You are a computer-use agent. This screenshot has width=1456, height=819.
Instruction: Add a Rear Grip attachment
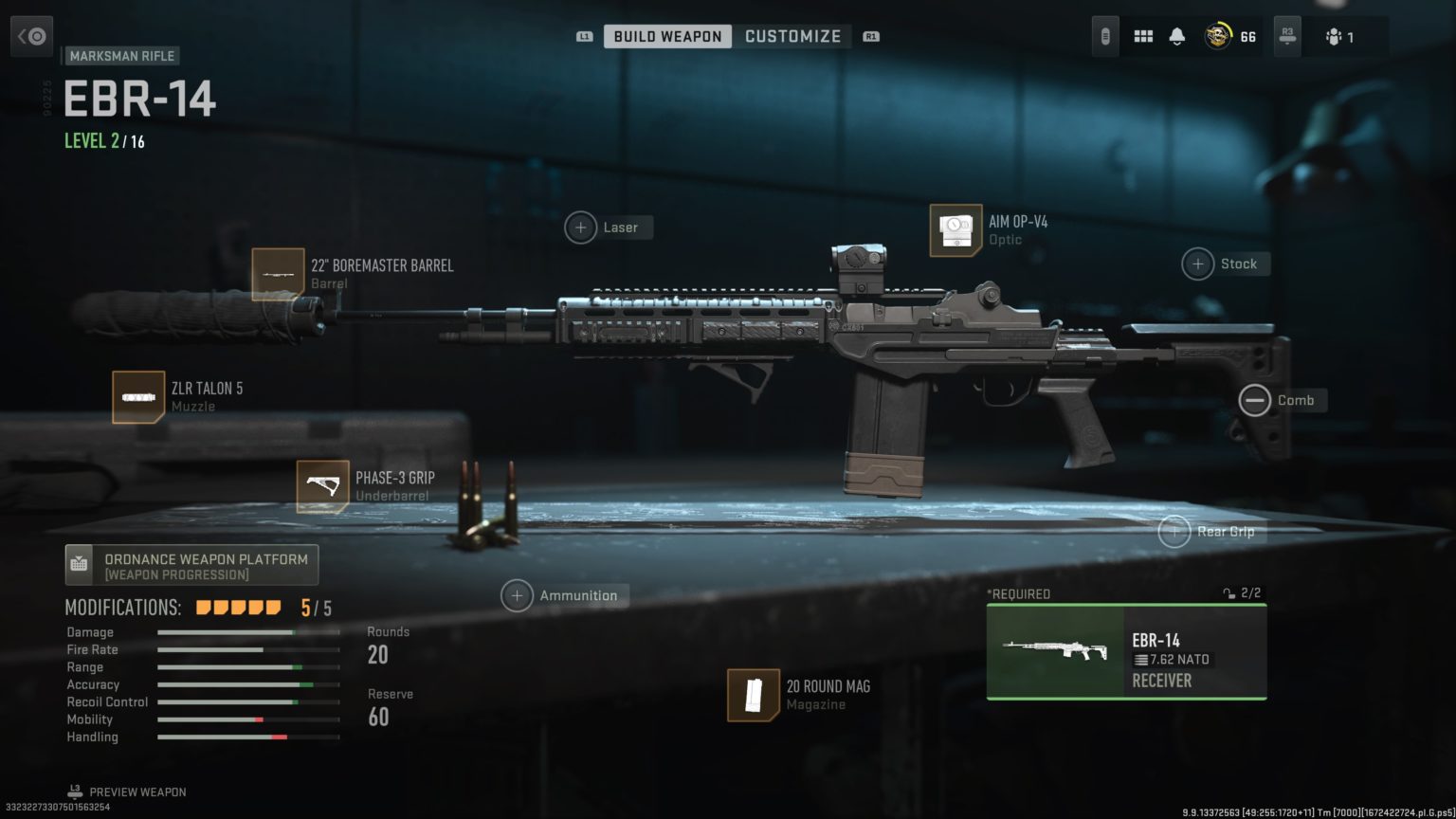pos(1175,532)
